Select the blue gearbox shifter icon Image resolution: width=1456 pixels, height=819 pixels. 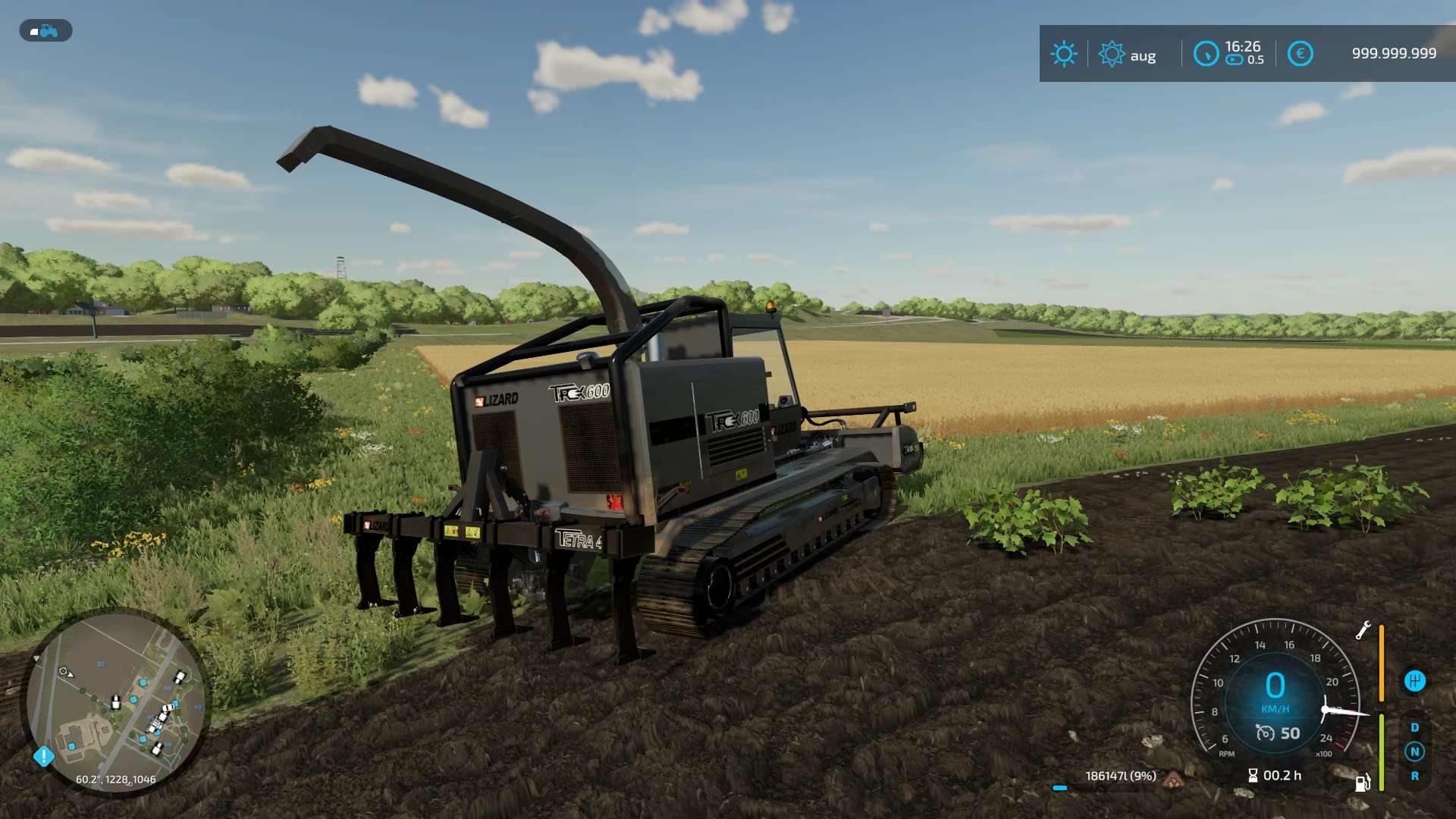click(1414, 681)
